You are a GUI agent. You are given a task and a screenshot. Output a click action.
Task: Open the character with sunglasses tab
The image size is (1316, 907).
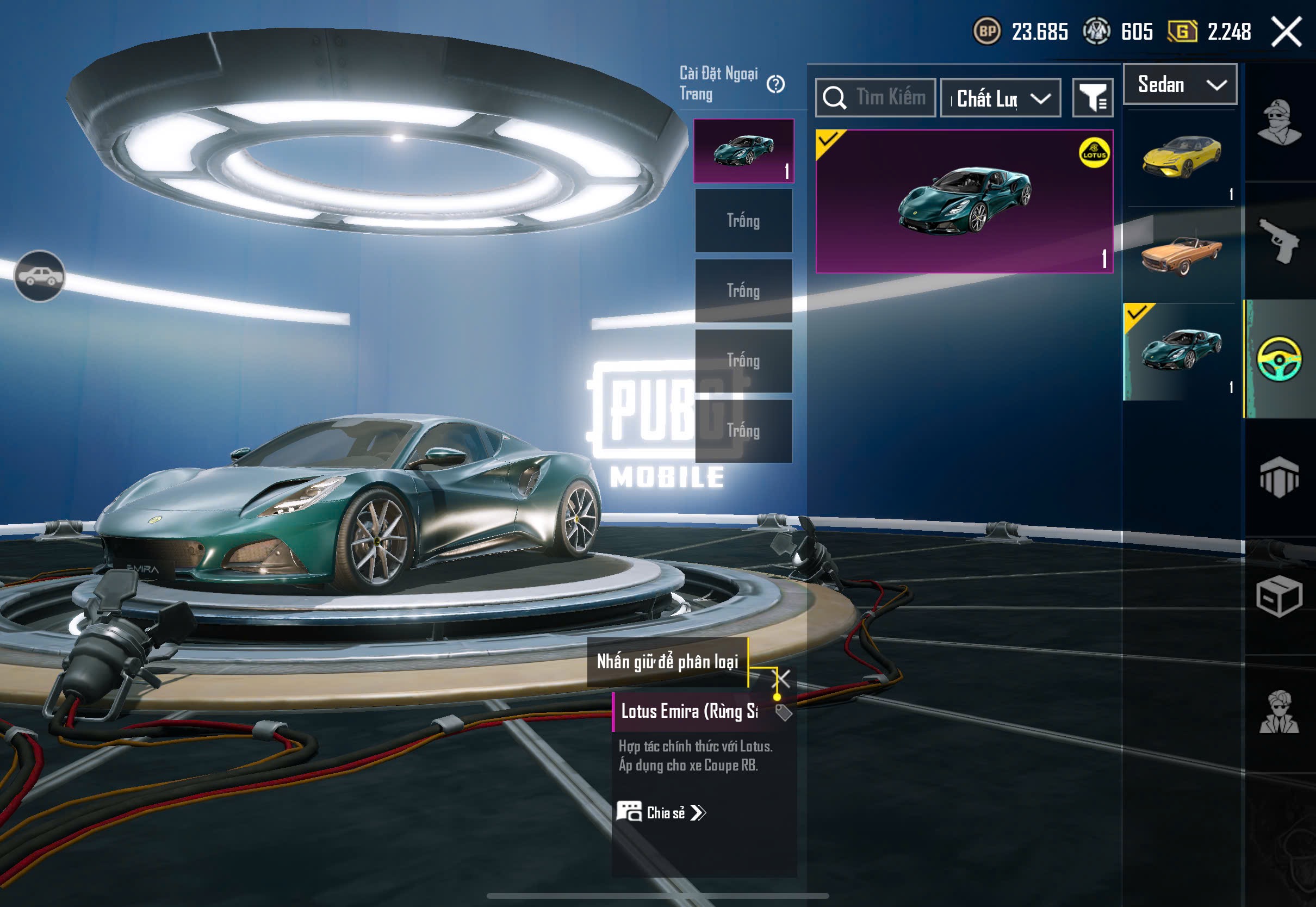pos(1280,713)
